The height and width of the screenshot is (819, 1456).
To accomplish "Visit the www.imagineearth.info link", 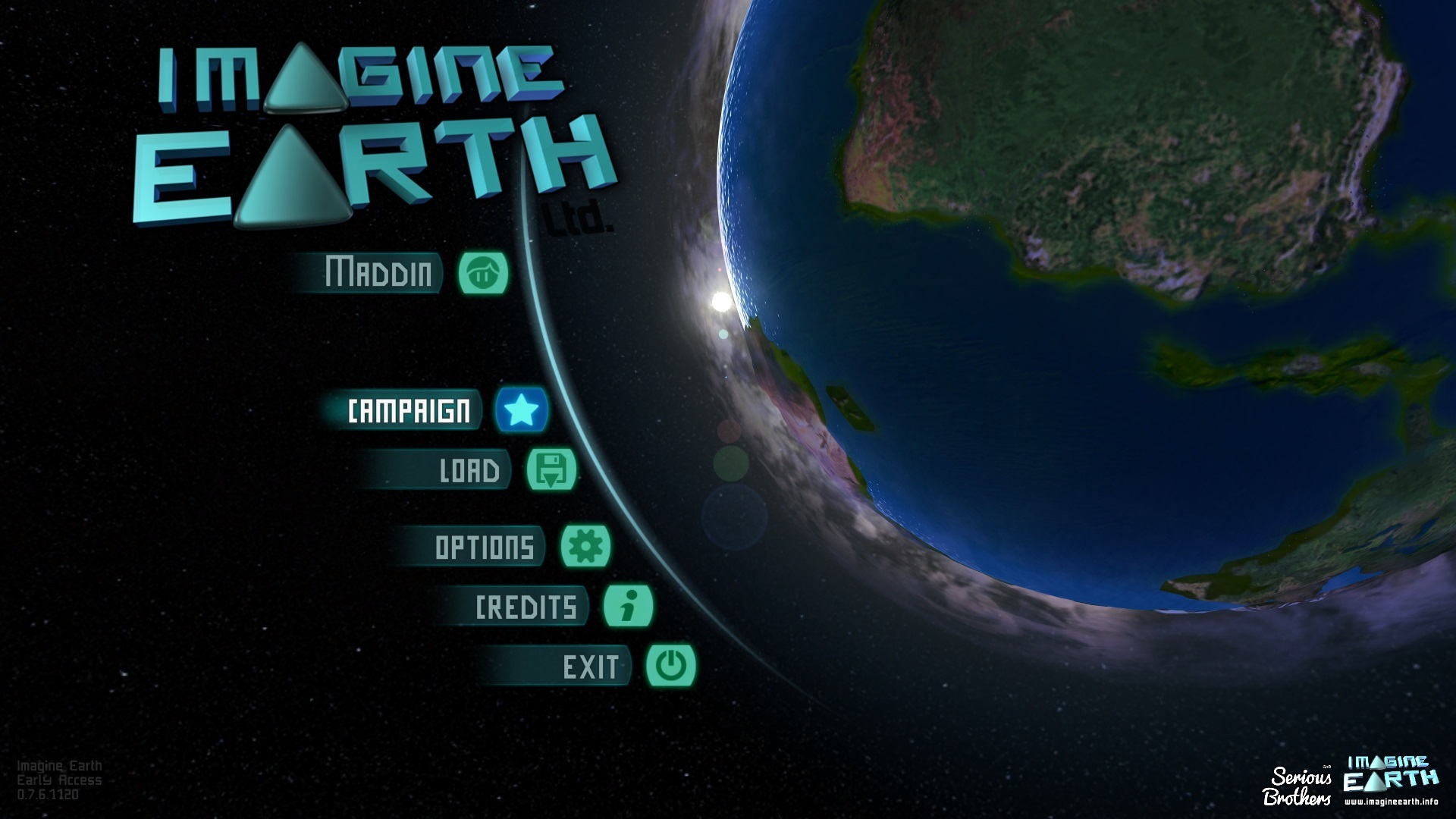I will 1391,802.
